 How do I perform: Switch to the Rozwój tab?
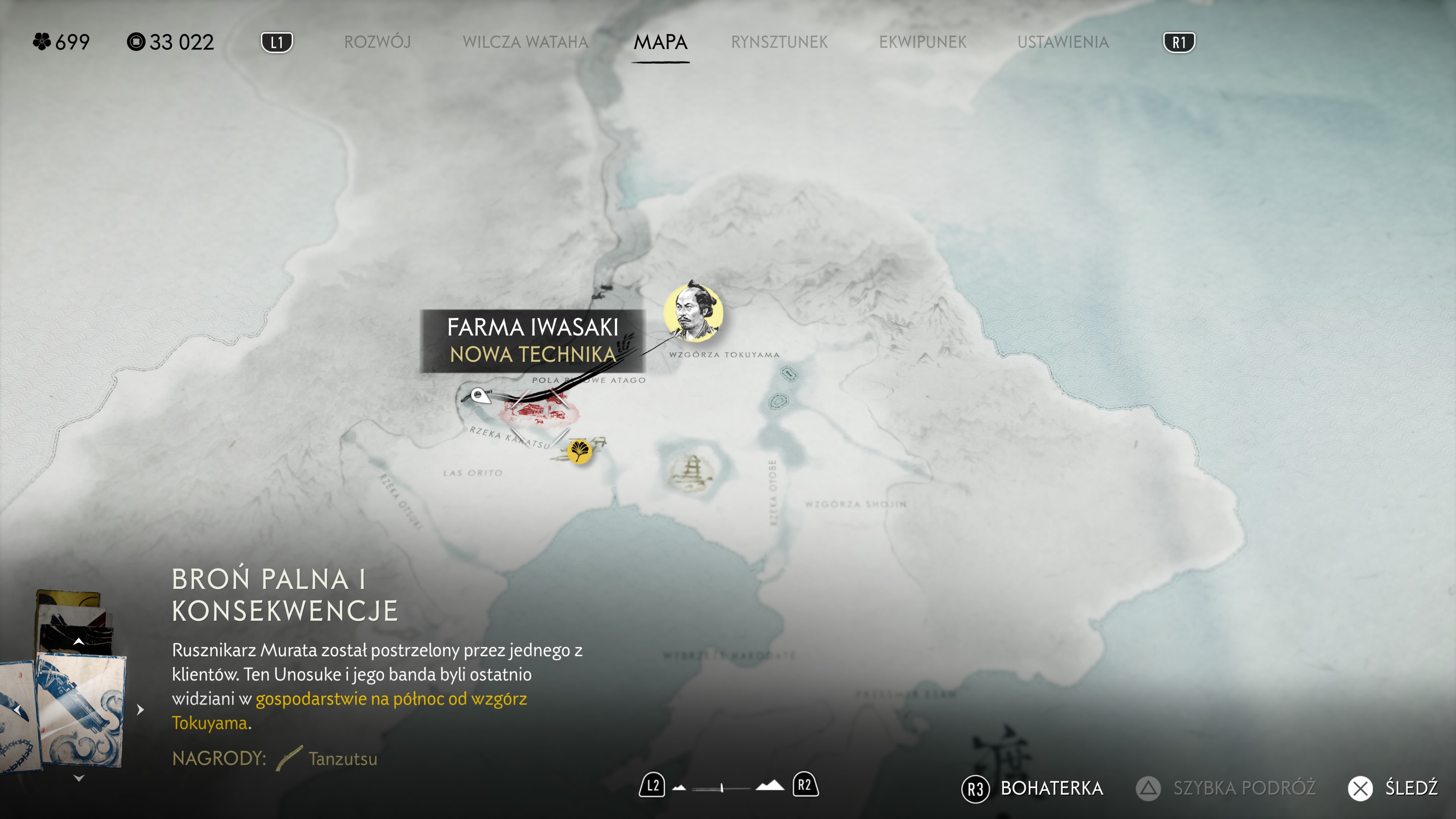click(377, 42)
